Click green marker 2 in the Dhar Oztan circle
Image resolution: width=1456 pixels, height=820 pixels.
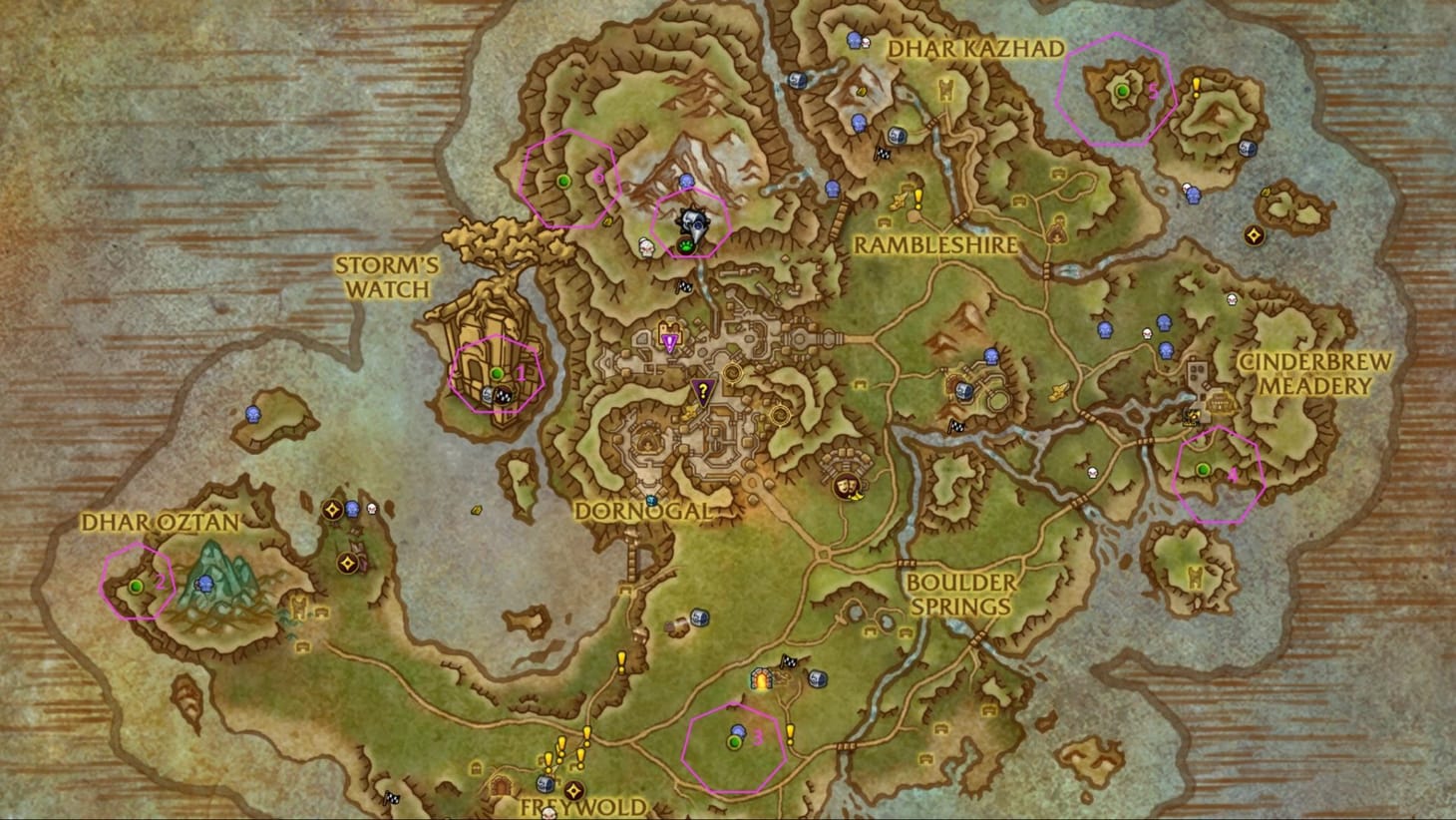click(134, 588)
